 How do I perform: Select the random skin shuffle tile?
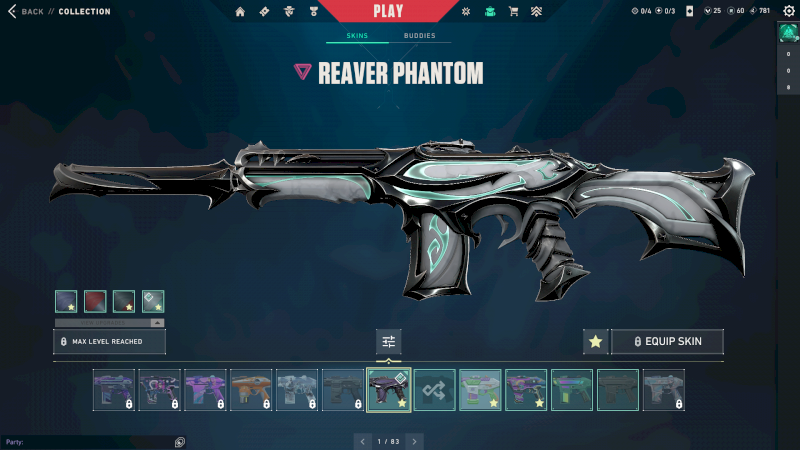pos(435,390)
